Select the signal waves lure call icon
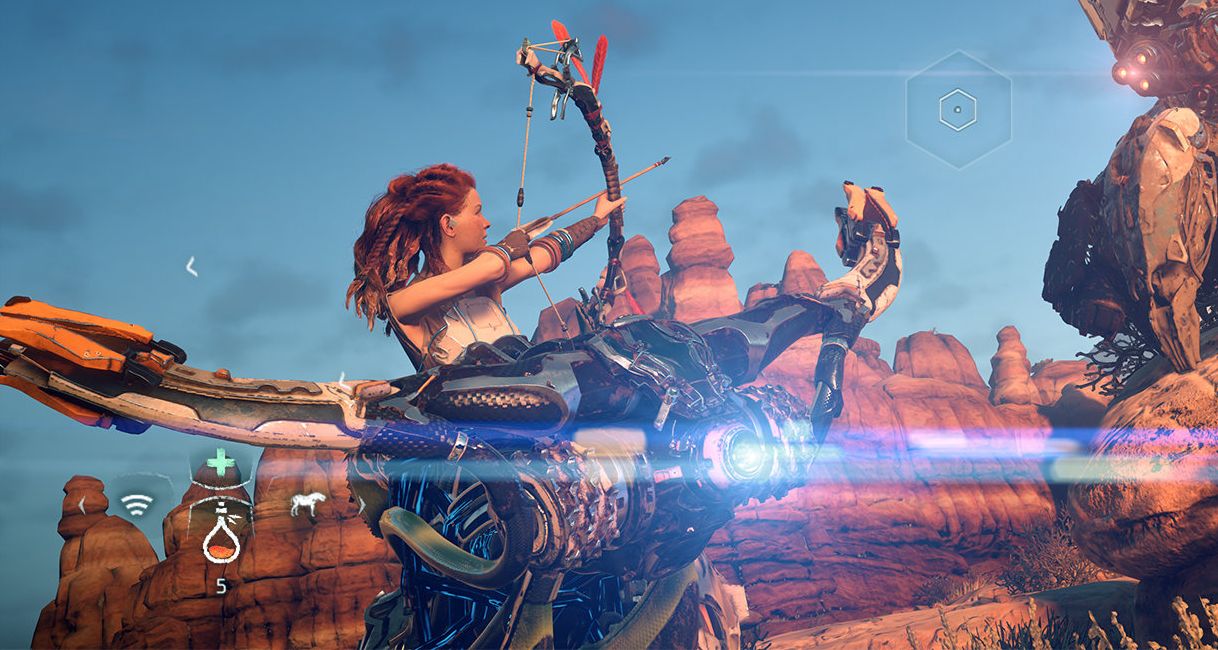The width and height of the screenshot is (1218, 650). pos(137,504)
